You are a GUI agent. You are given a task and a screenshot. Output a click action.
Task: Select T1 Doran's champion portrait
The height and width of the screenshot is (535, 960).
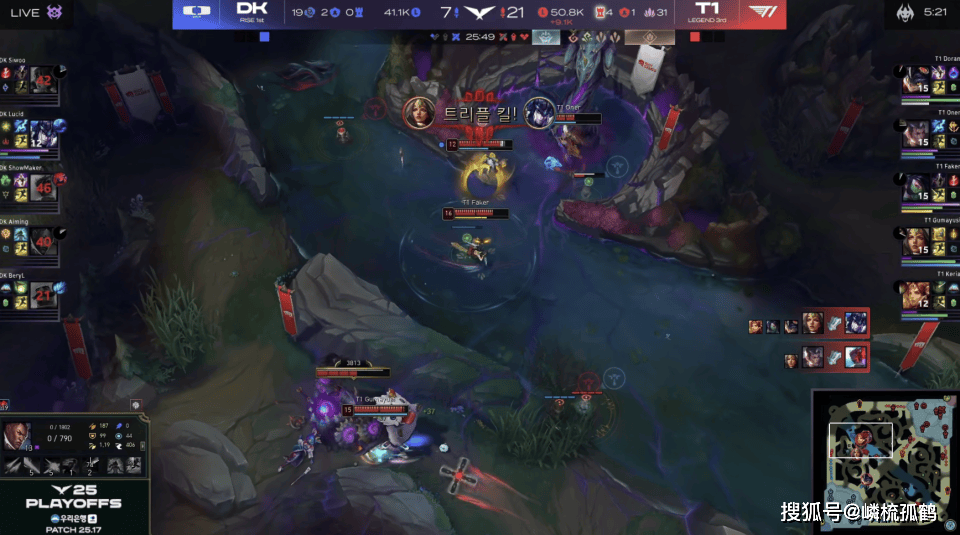point(917,82)
